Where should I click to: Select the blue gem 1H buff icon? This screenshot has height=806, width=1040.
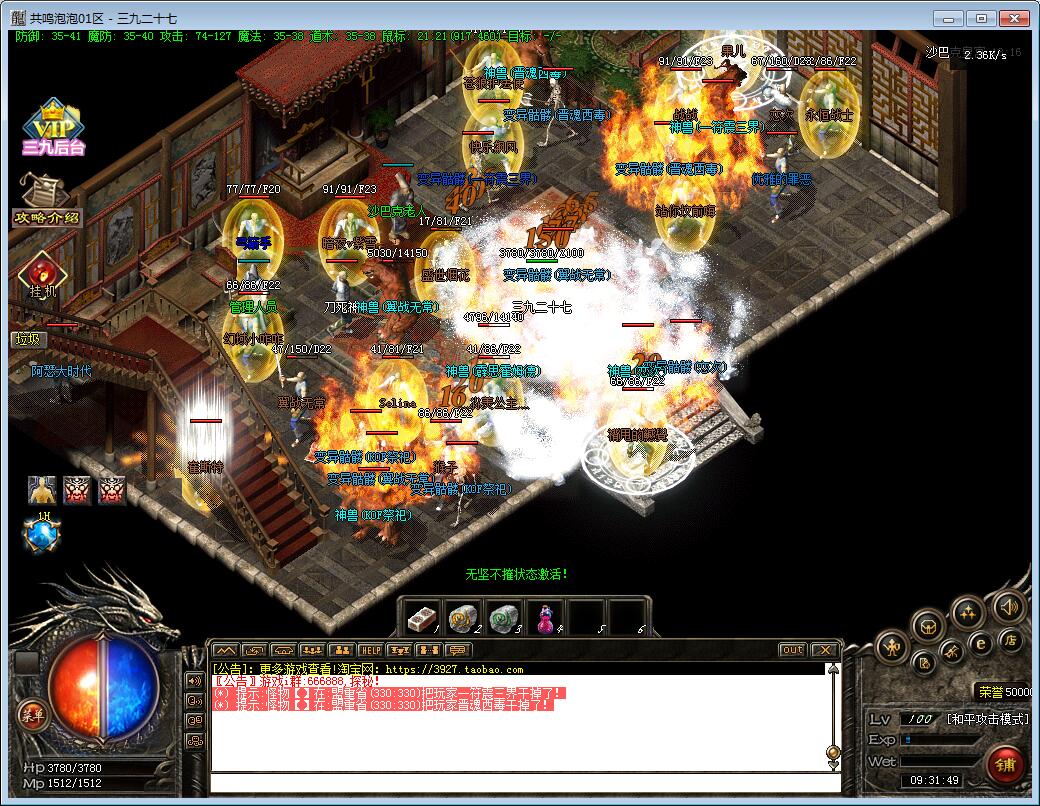point(43,537)
